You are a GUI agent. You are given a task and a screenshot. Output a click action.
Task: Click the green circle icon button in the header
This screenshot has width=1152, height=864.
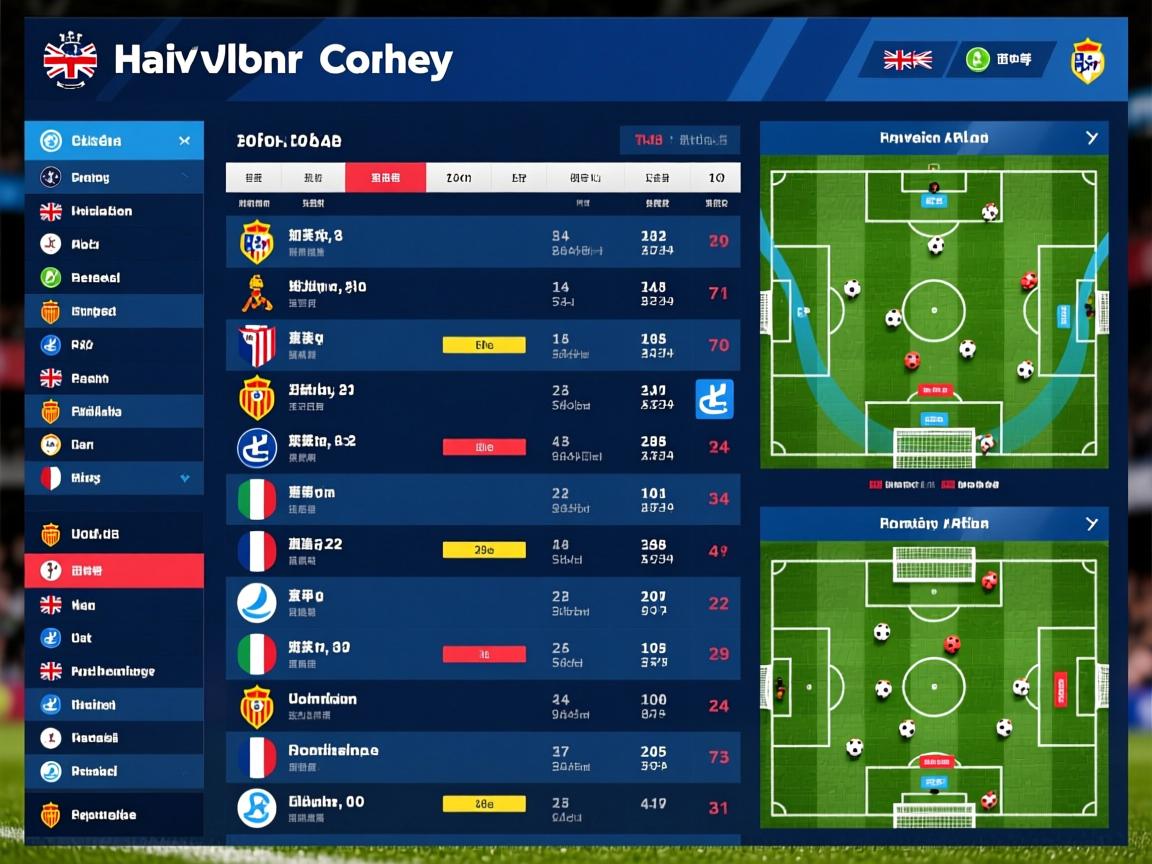[978, 60]
